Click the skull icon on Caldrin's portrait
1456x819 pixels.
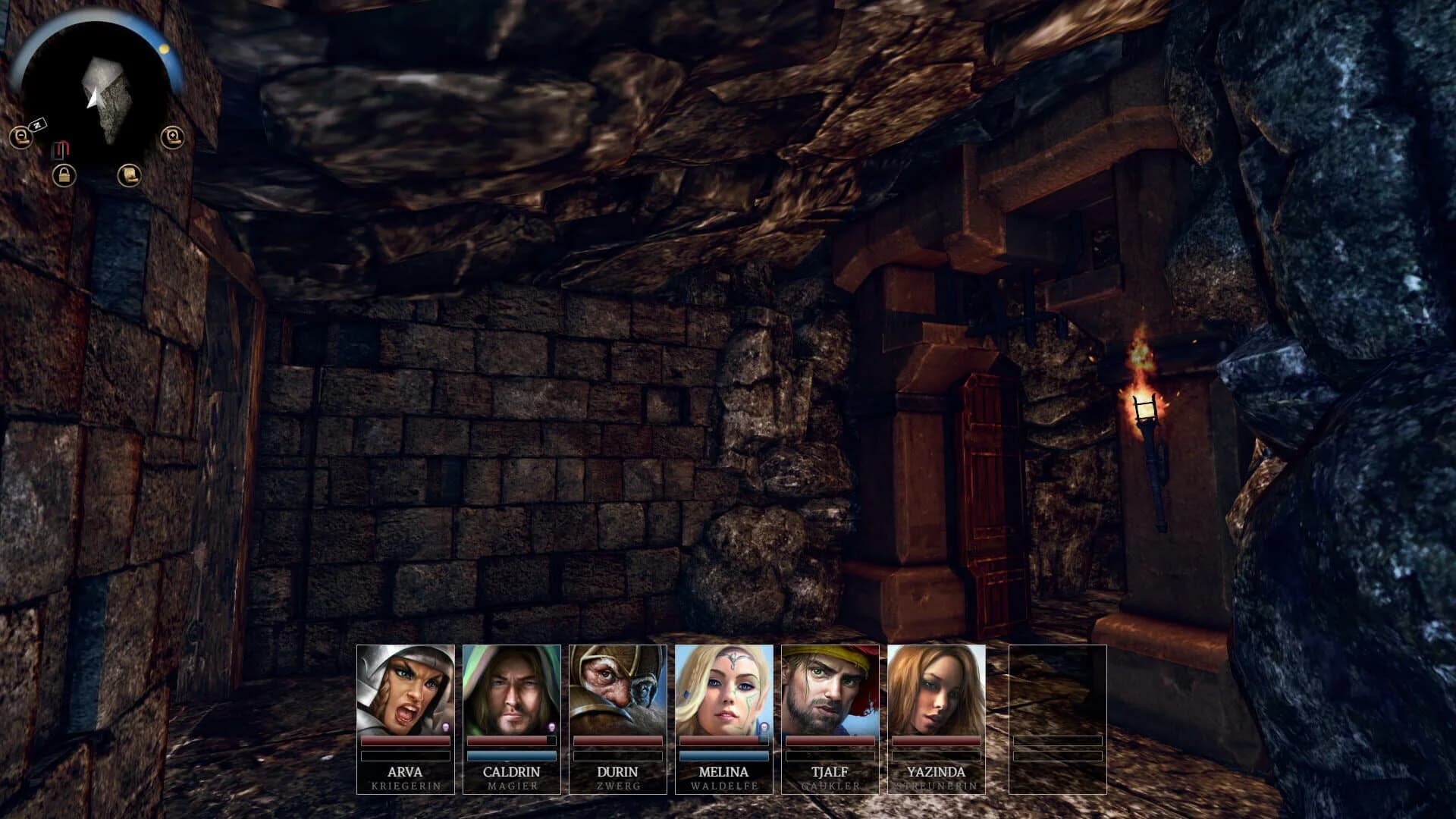(551, 726)
